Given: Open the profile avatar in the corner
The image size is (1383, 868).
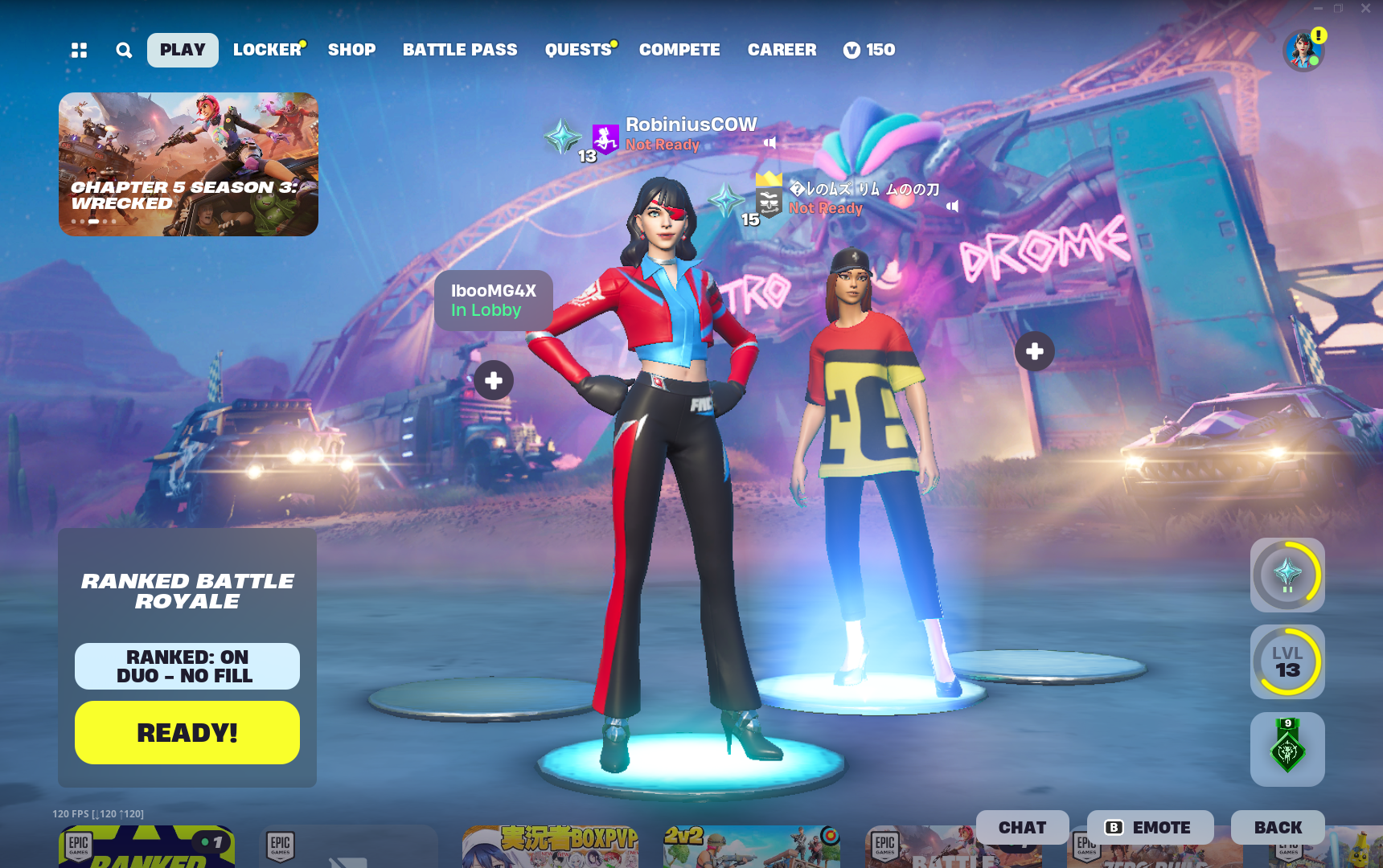Looking at the screenshot, I should pyautogui.click(x=1303, y=51).
